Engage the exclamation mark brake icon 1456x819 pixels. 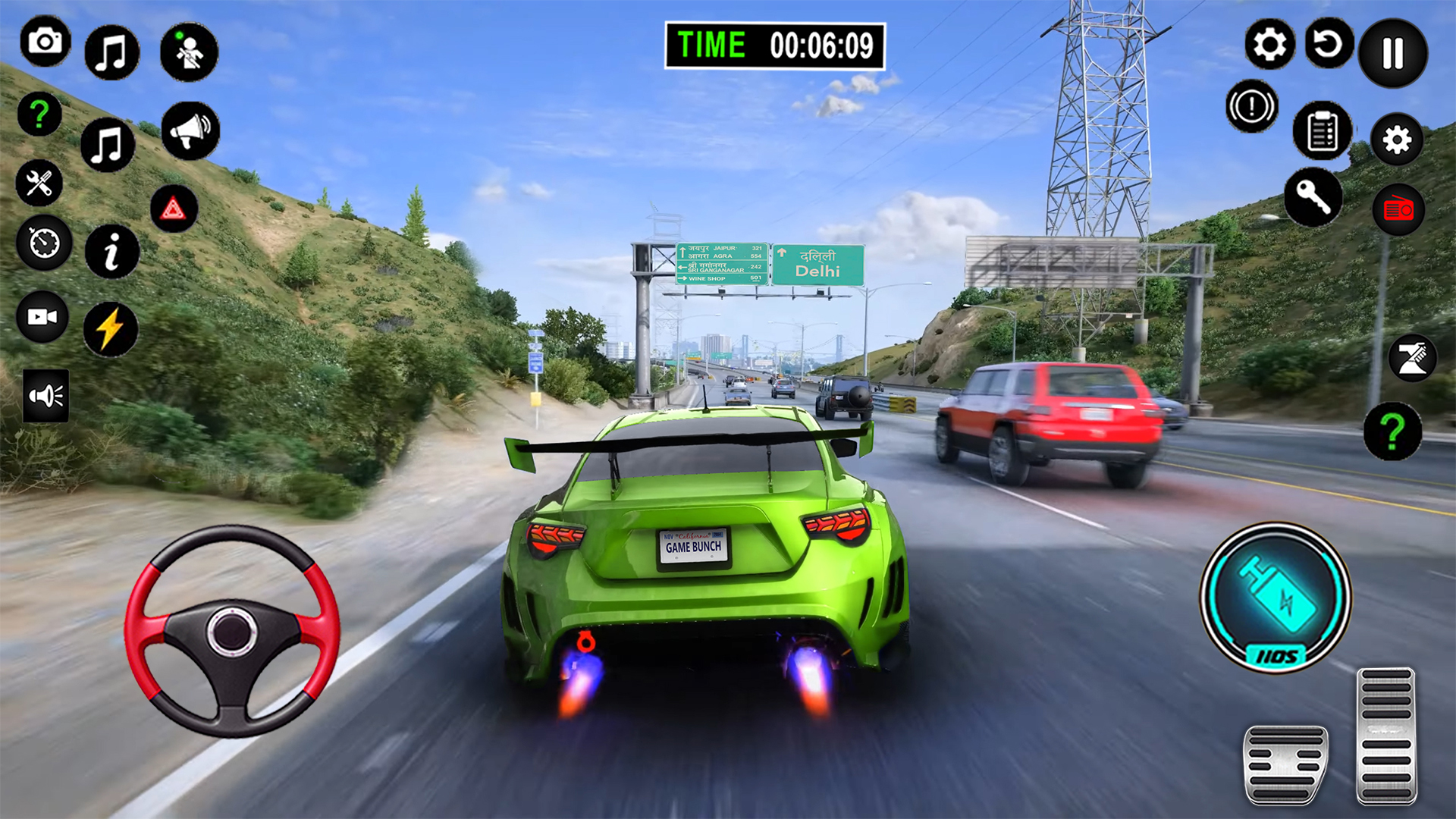1251,106
